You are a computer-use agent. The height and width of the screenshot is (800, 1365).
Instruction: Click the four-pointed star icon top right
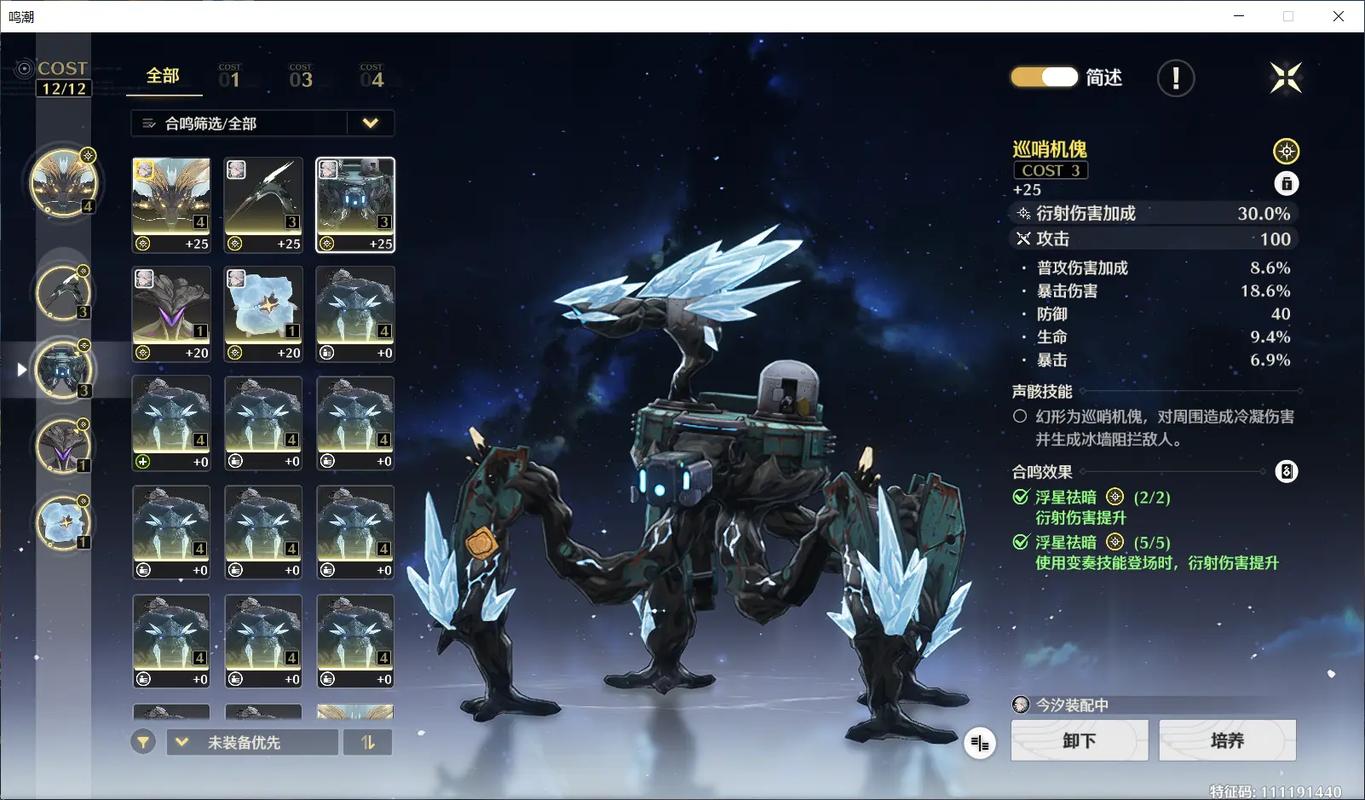(1285, 77)
